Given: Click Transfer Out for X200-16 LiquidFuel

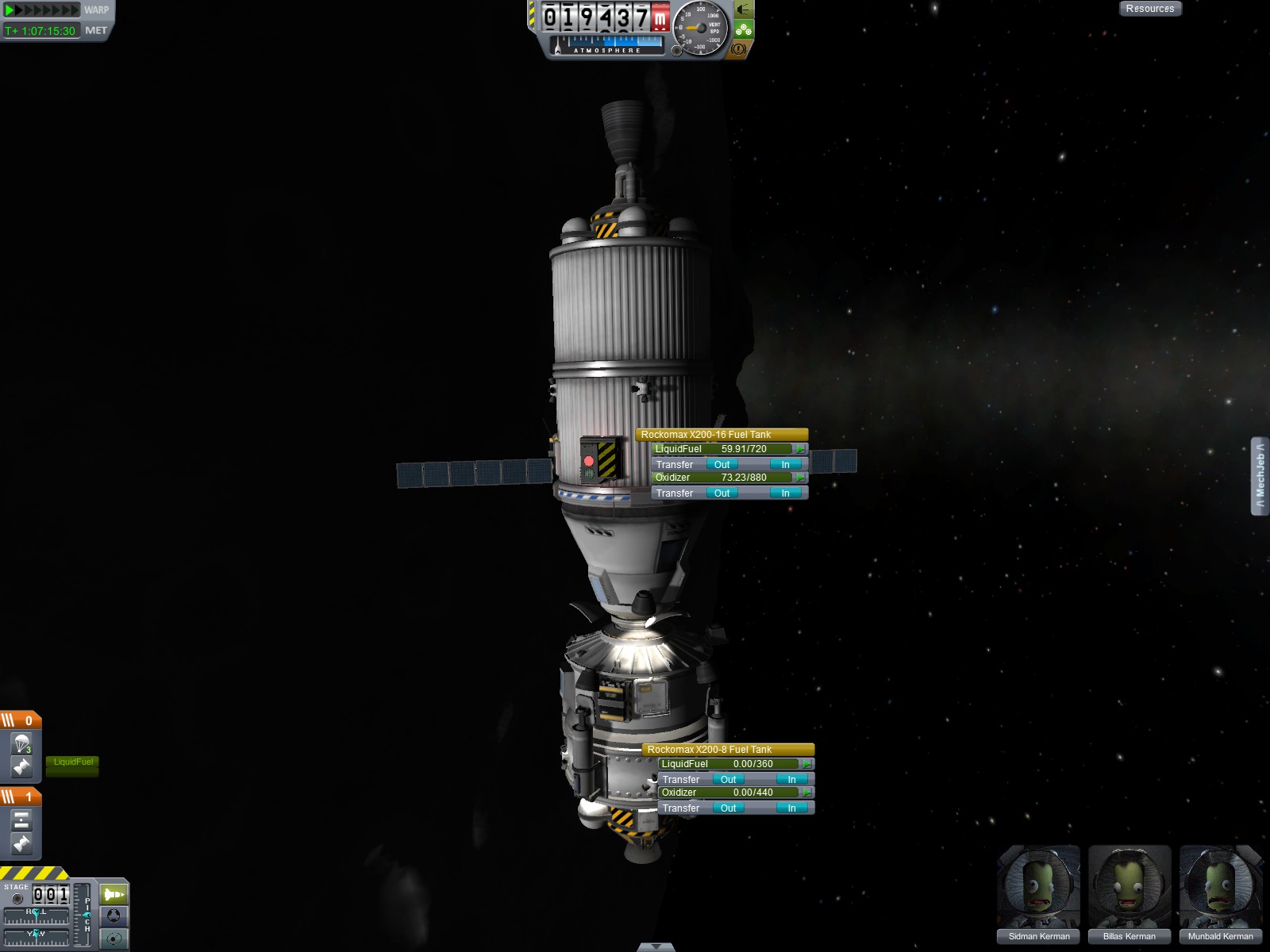Looking at the screenshot, I should (722, 464).
